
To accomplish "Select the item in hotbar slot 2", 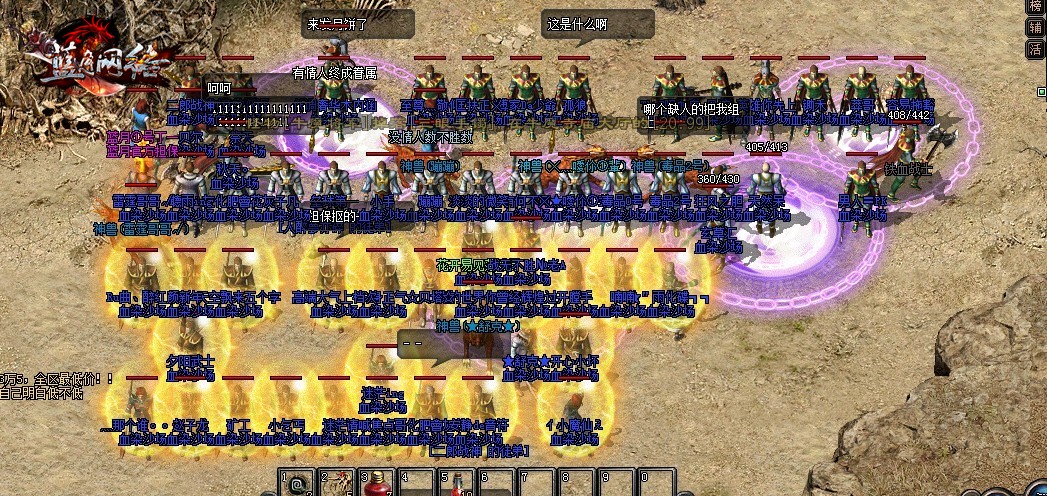I will tap(336, 486).
